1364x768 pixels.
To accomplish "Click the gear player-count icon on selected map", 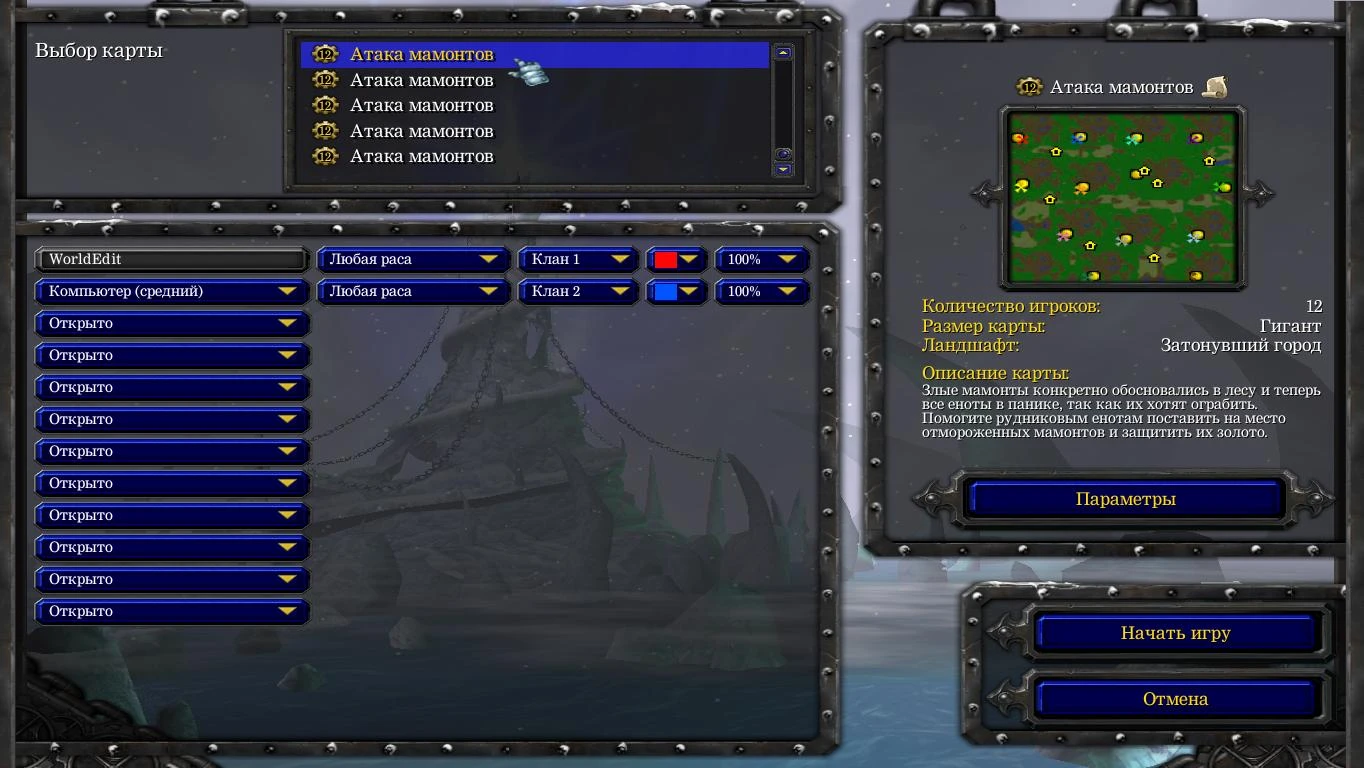I will (324, 54).
